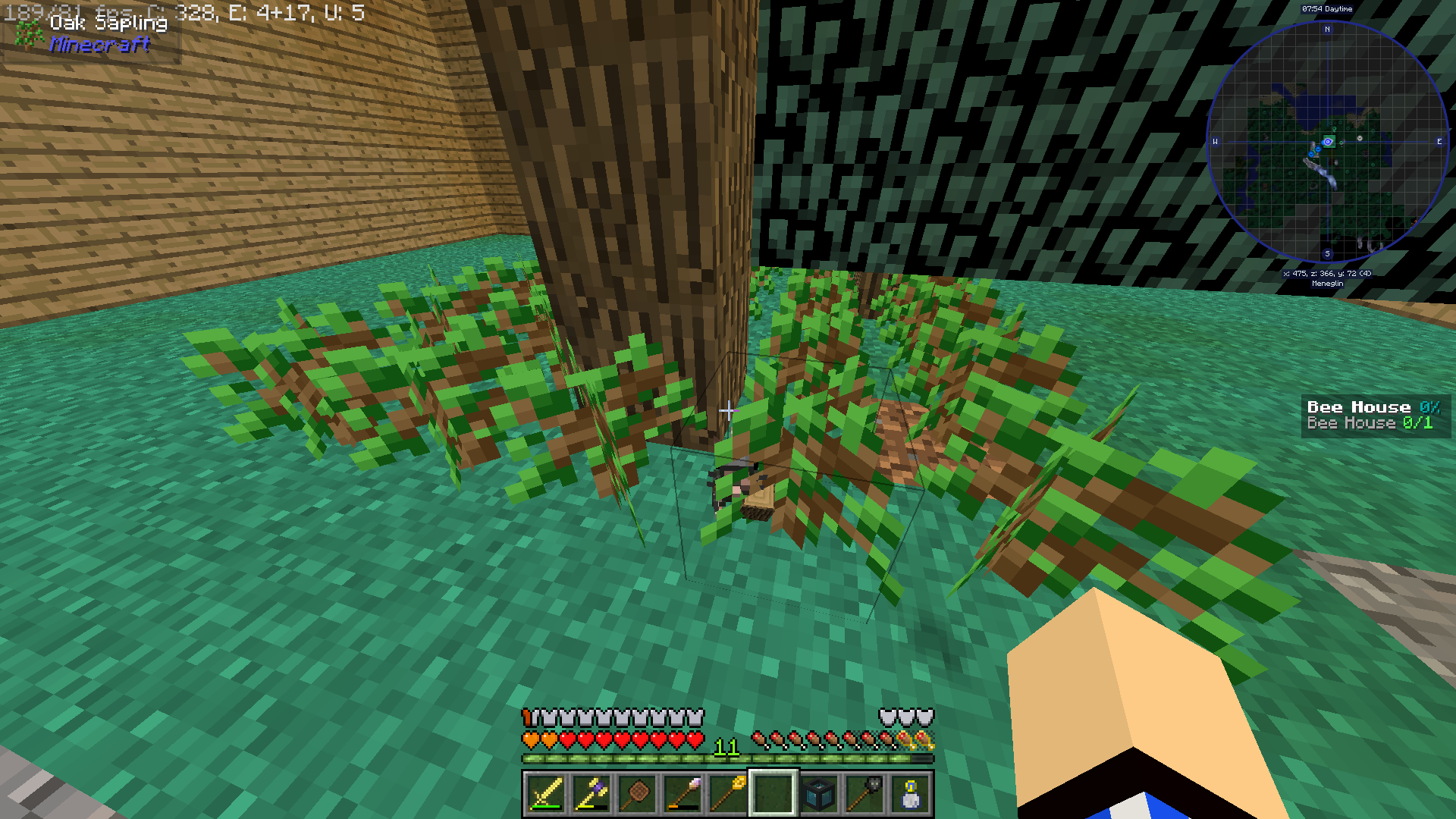Click the coordinates text below the minimap
The width and height of the screenshot is (1456, 819).
(1327, 273)
